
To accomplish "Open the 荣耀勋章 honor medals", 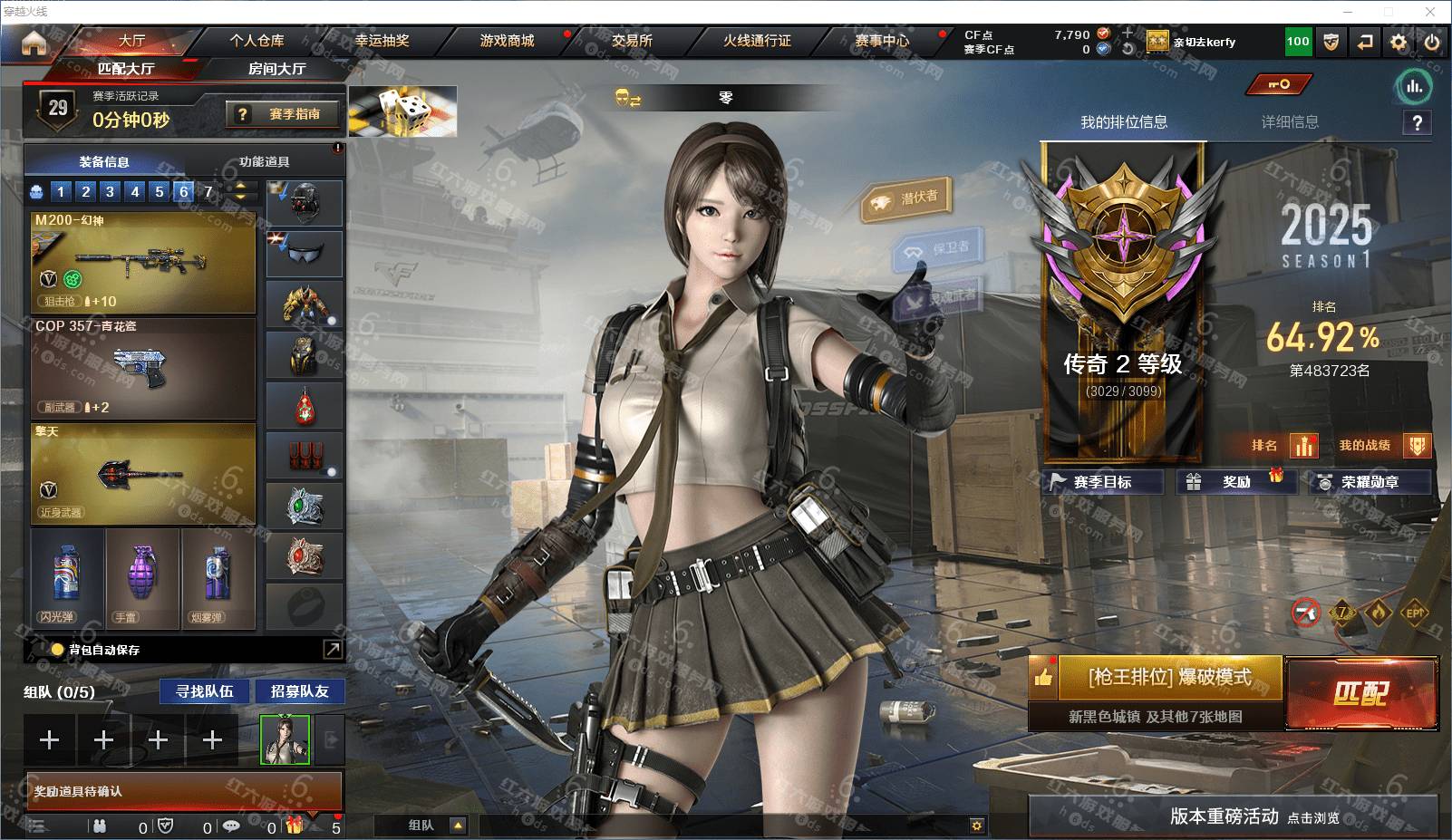I will (1370, 482).
